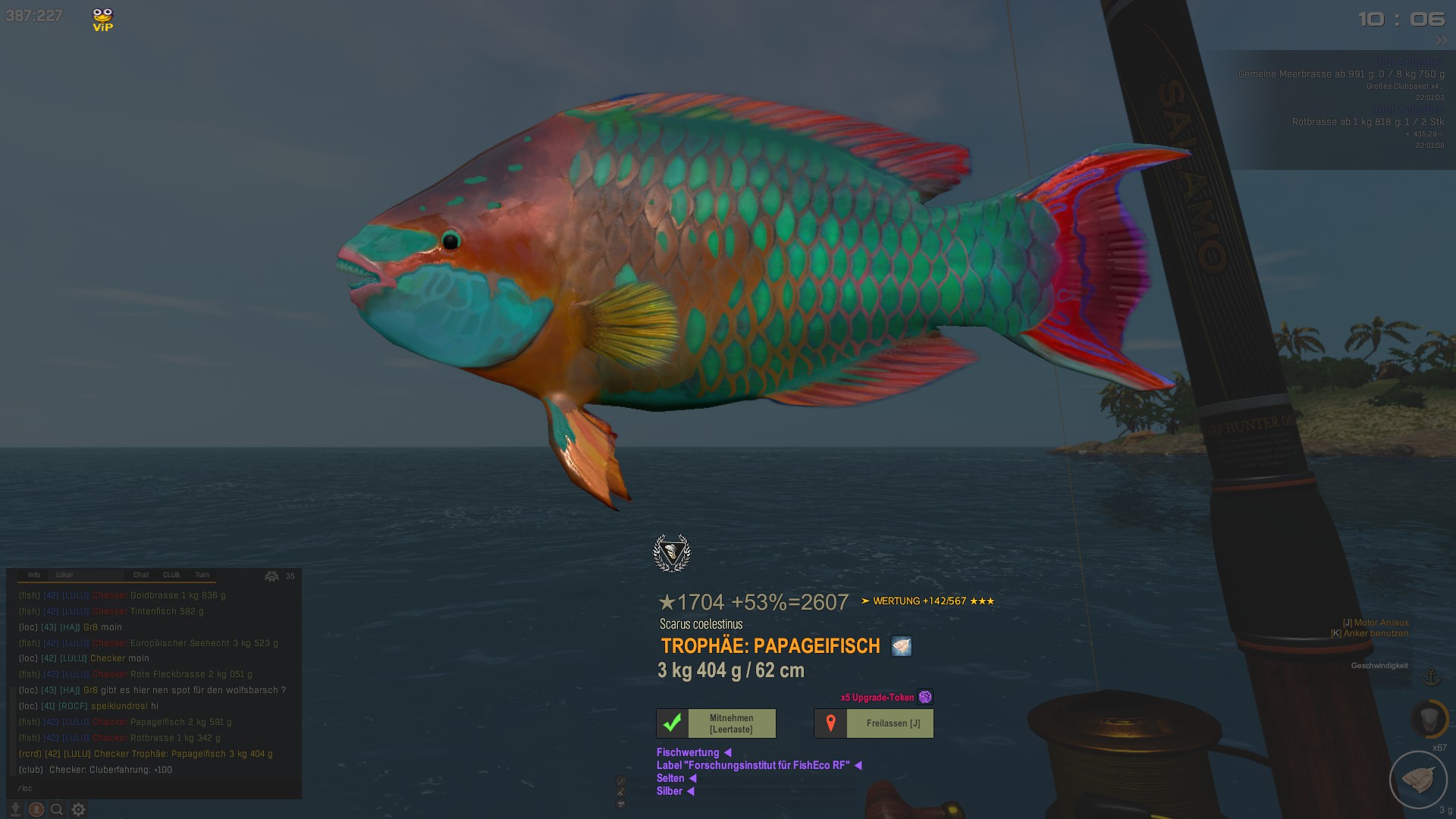Collapse the task panel with double arrows

pyautogui.click(x=1441, y=40)
